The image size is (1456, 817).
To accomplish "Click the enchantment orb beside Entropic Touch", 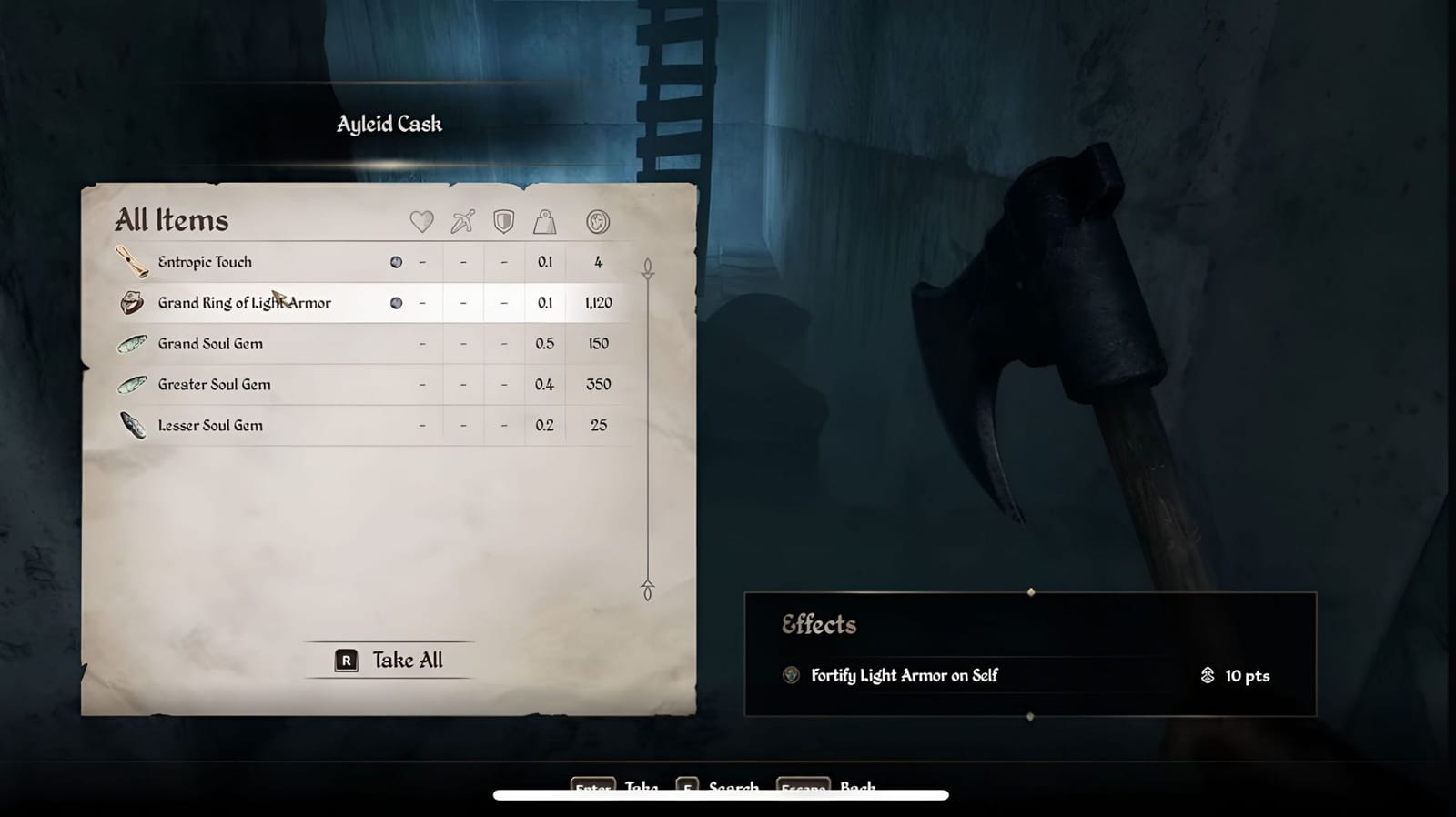I will pos(396,261).
